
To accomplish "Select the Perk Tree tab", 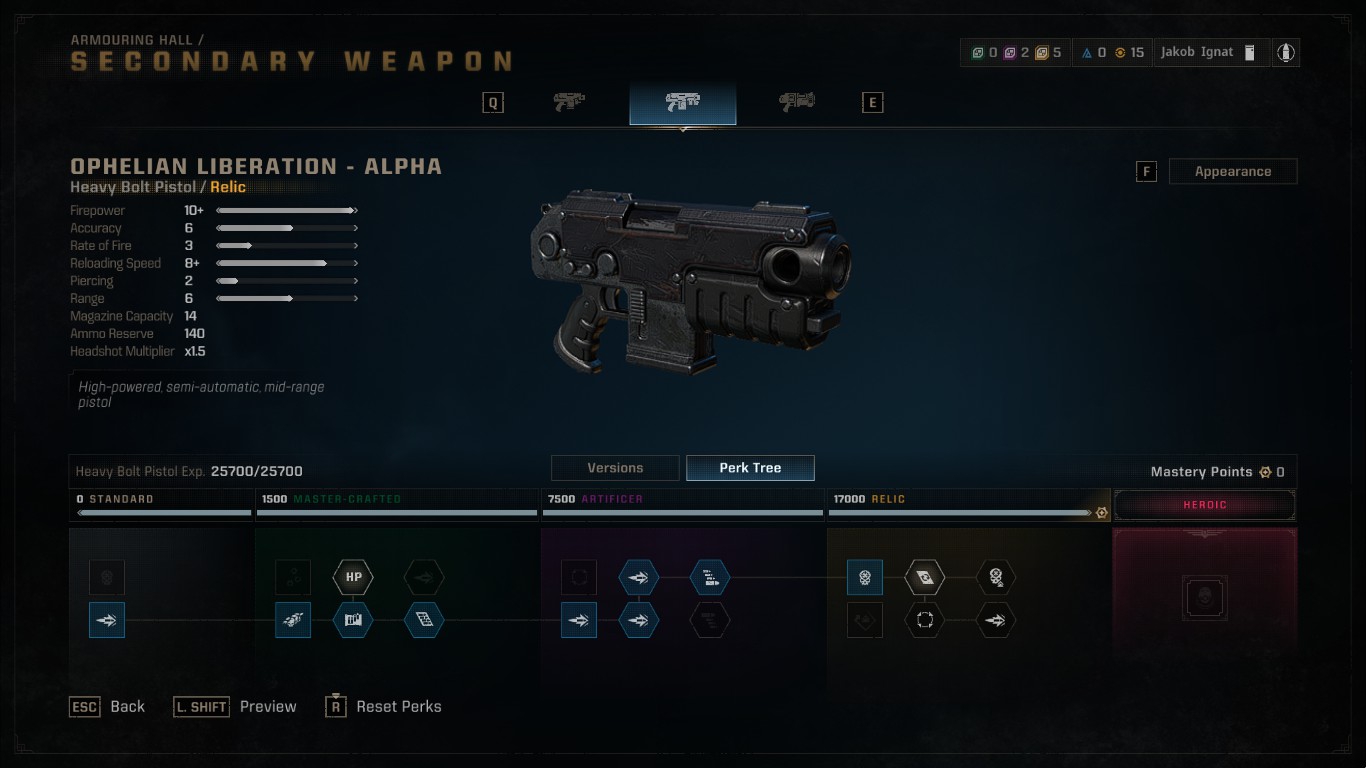I will click(750, 468).
